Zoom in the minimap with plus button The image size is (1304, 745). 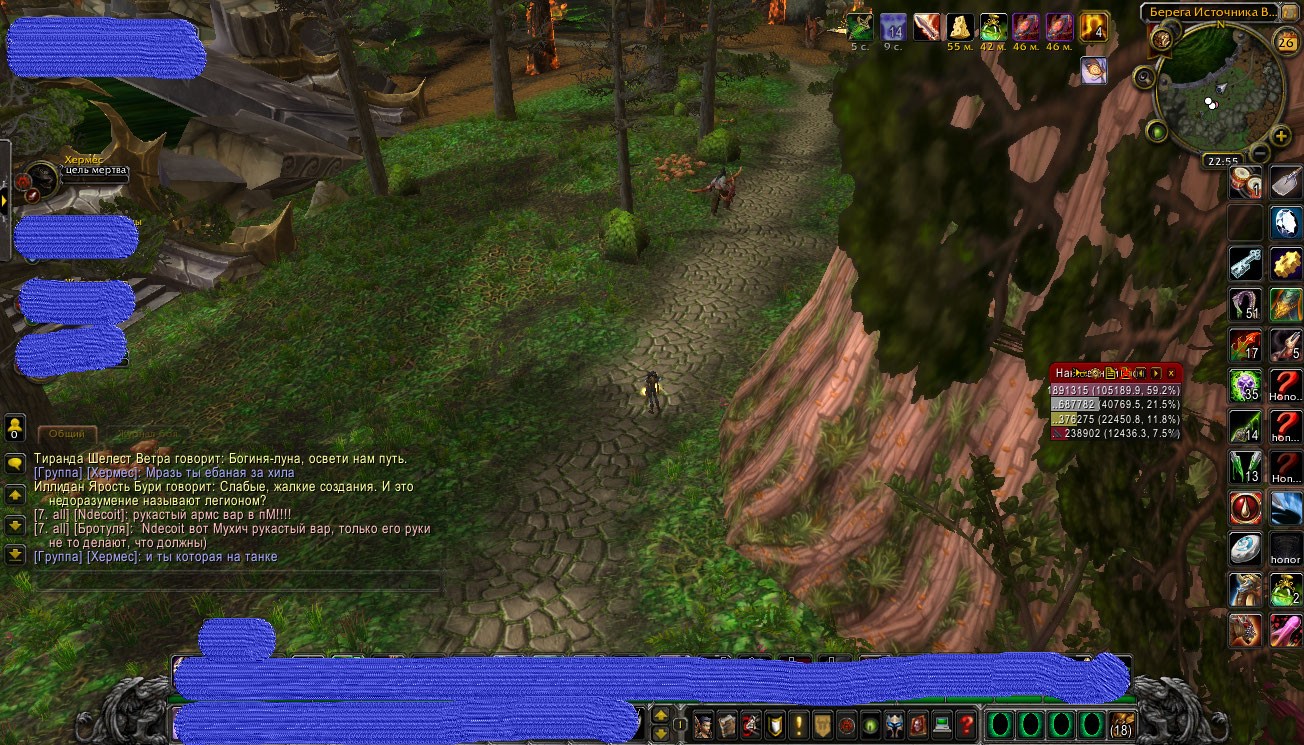[x=1281, y=136]
